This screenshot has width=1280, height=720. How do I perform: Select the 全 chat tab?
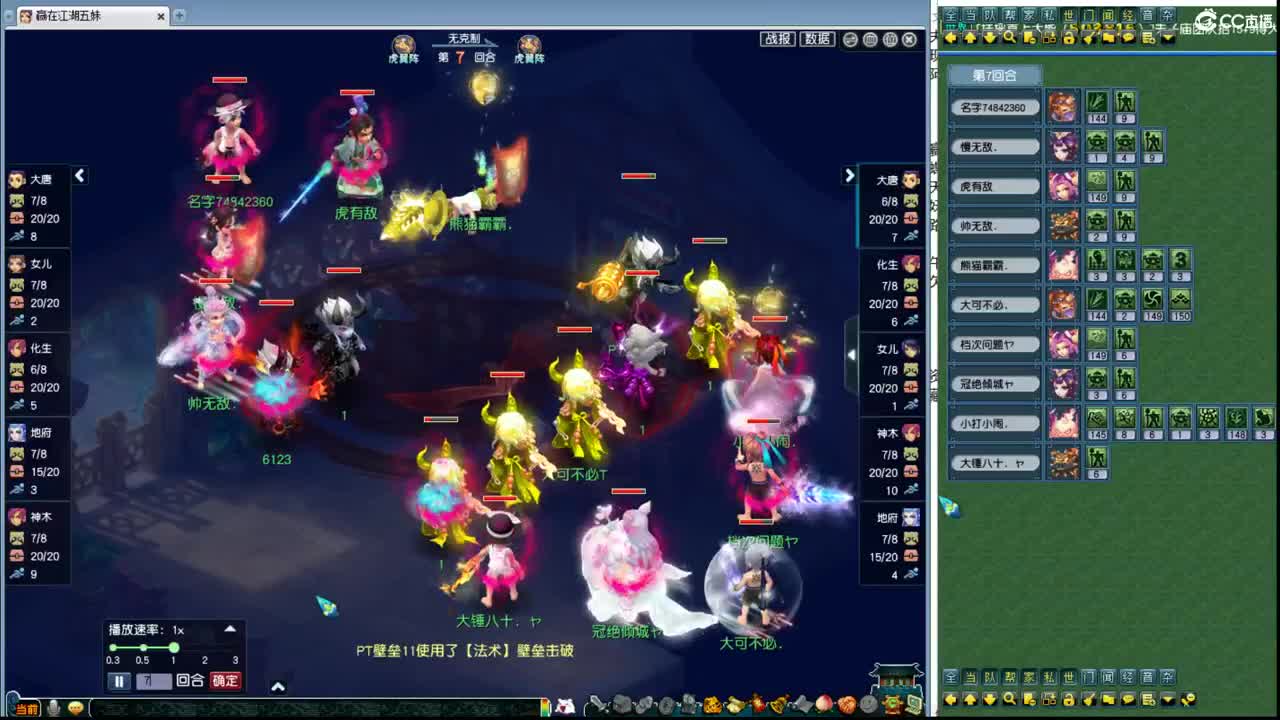point(949,12)
